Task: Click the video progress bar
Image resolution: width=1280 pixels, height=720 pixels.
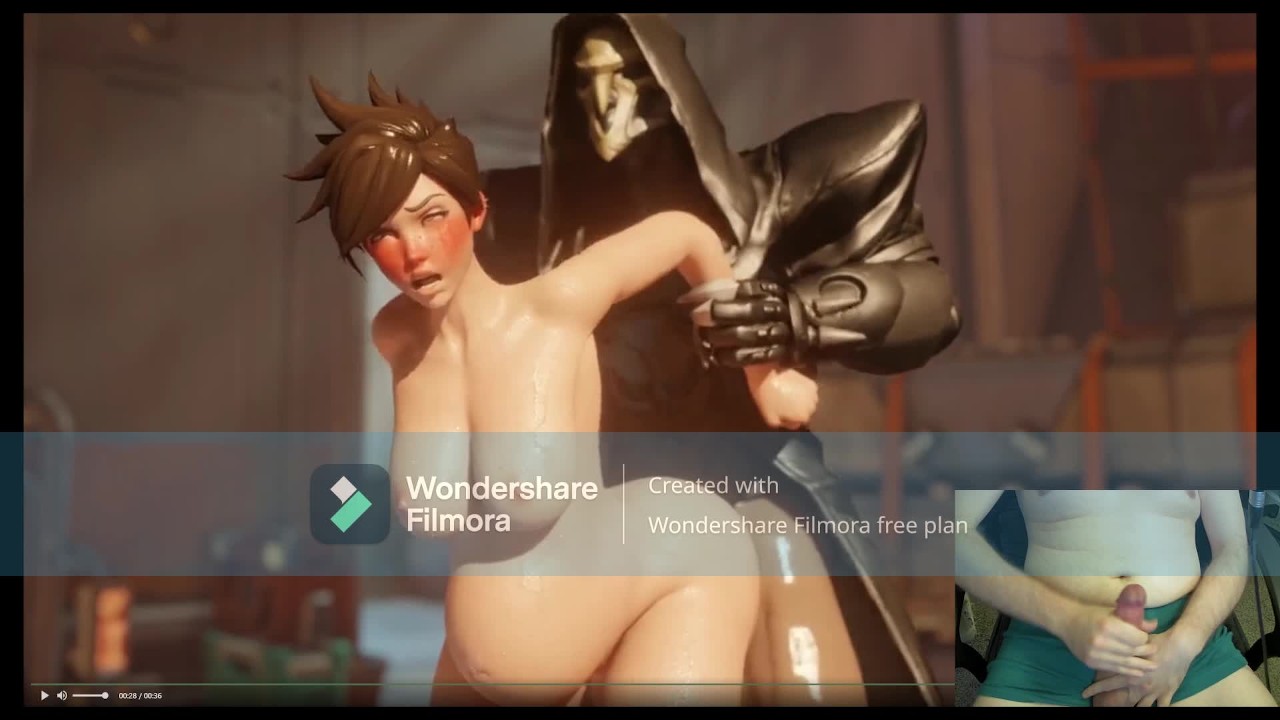Action: (x=490, y=684)
